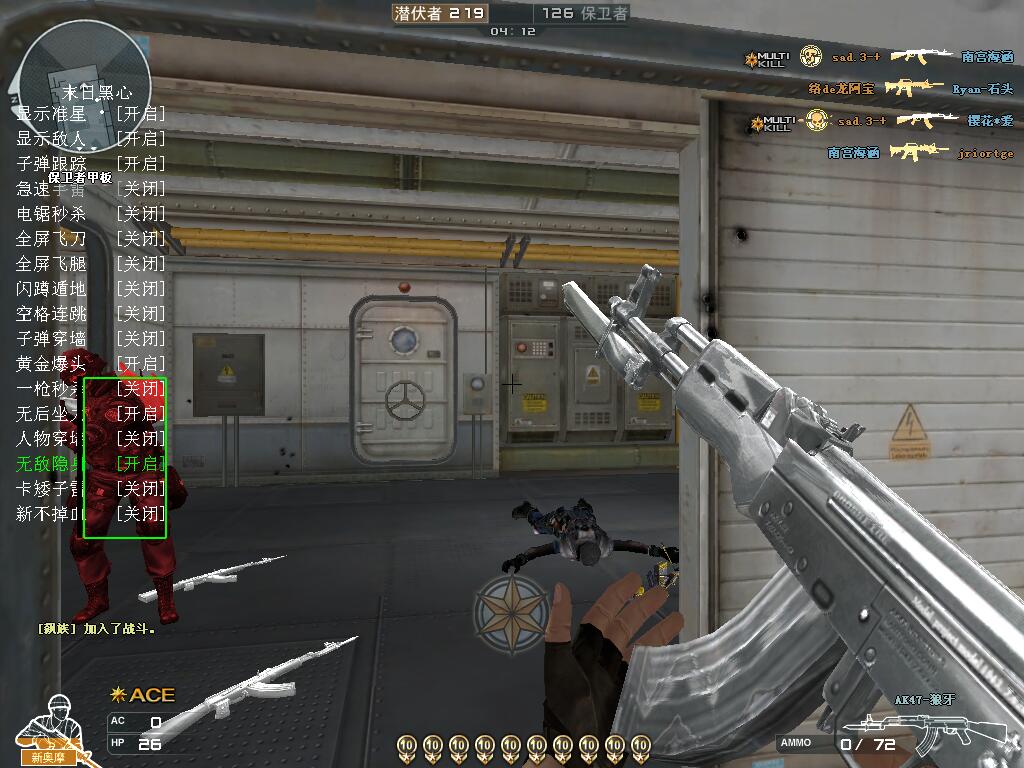This screenshot has width=1024, height=768.
Task: Turn on 全屏飞刀 option
Action: point(90,238)
